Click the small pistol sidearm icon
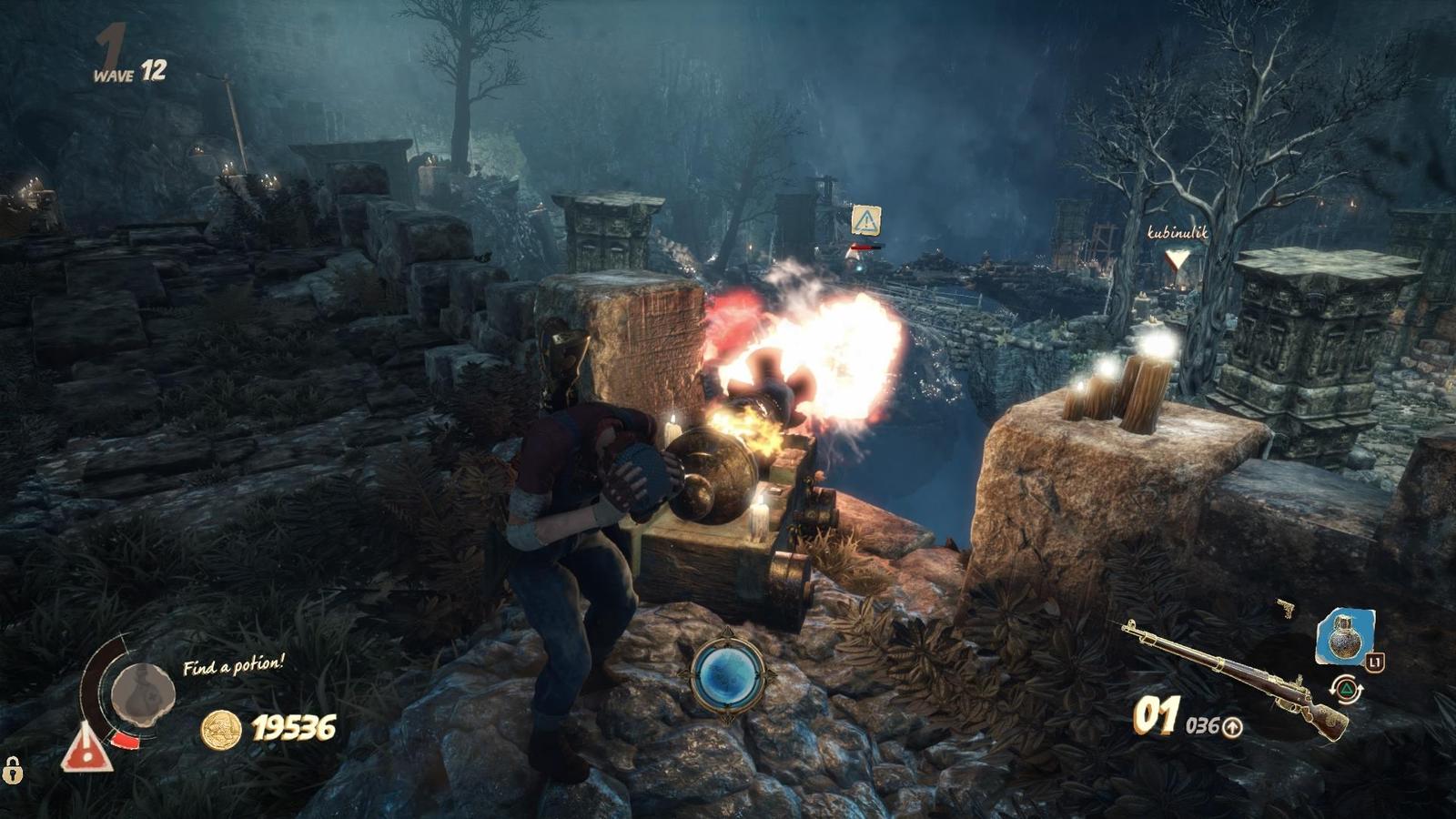 1285,608
